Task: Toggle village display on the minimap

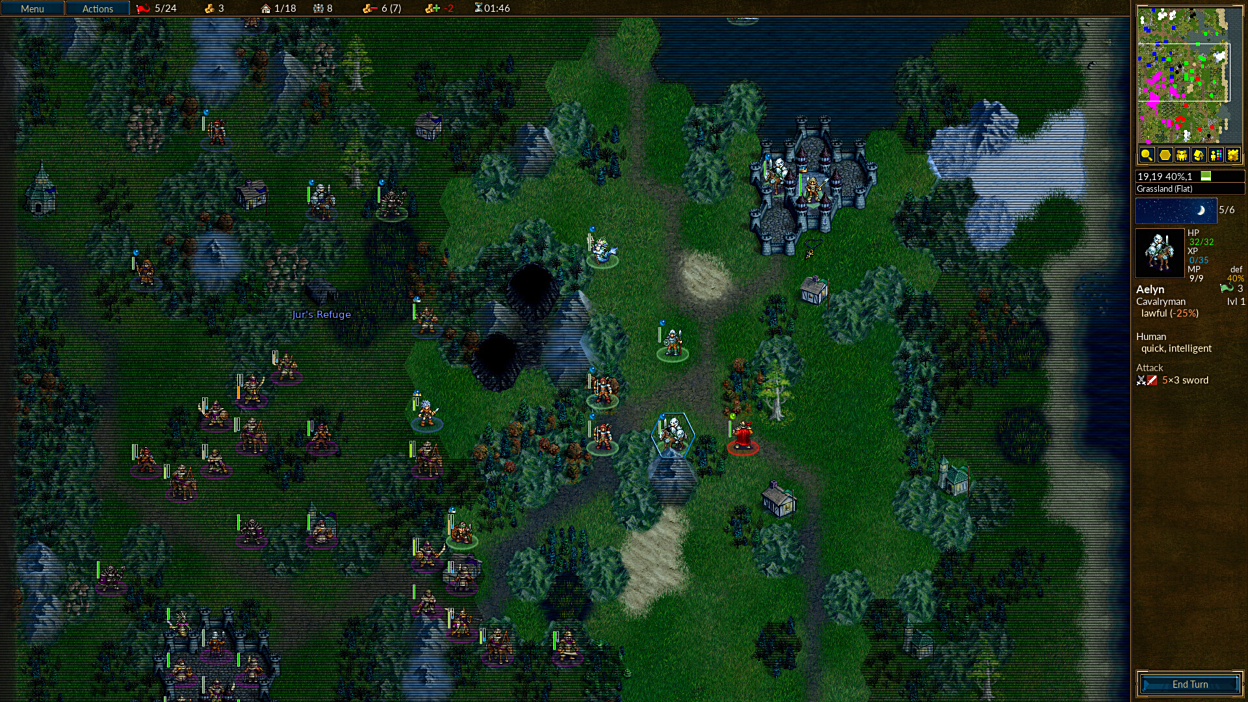Action: tap(1198, 155)
